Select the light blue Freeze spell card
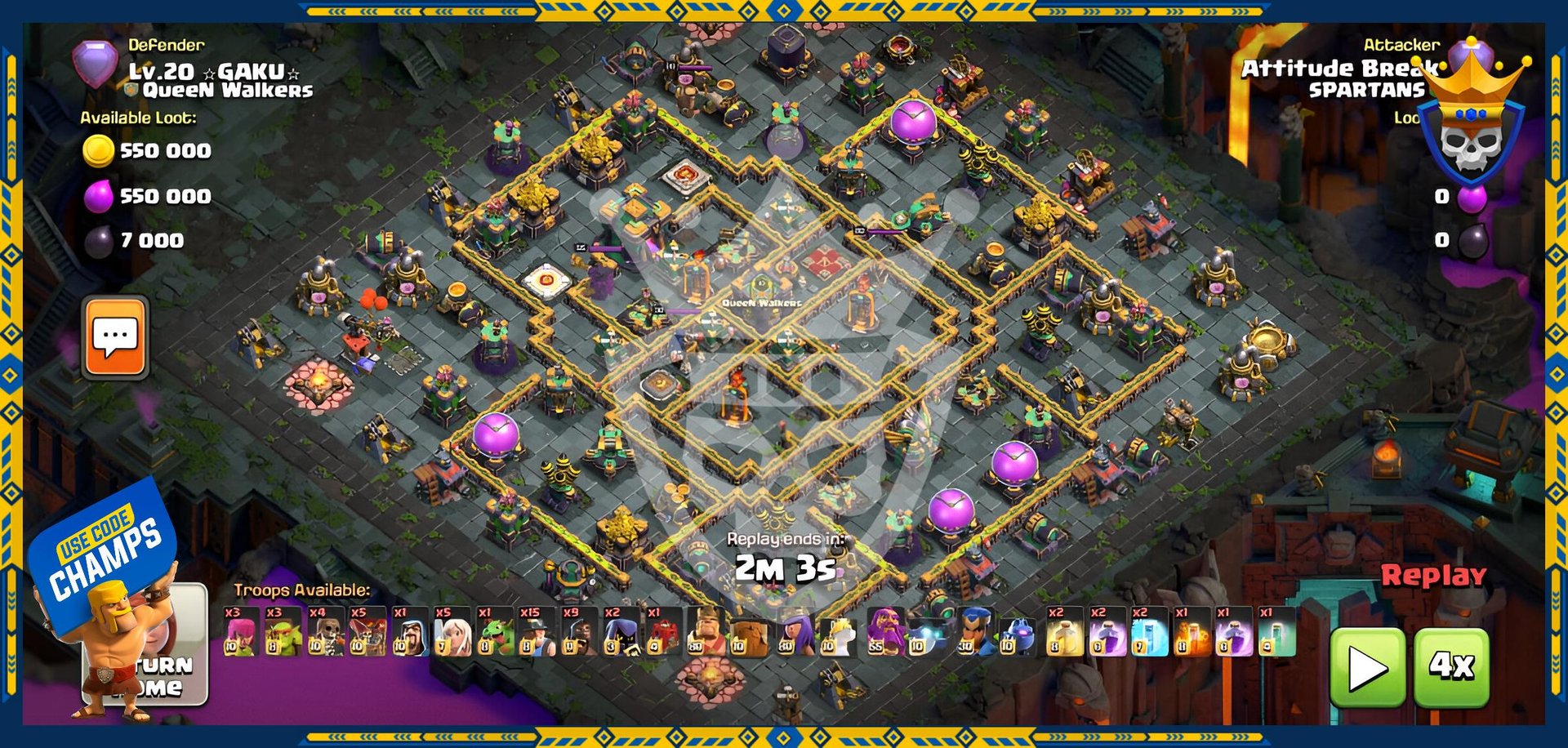1568x748 pixels. (x=1148, y=632)
